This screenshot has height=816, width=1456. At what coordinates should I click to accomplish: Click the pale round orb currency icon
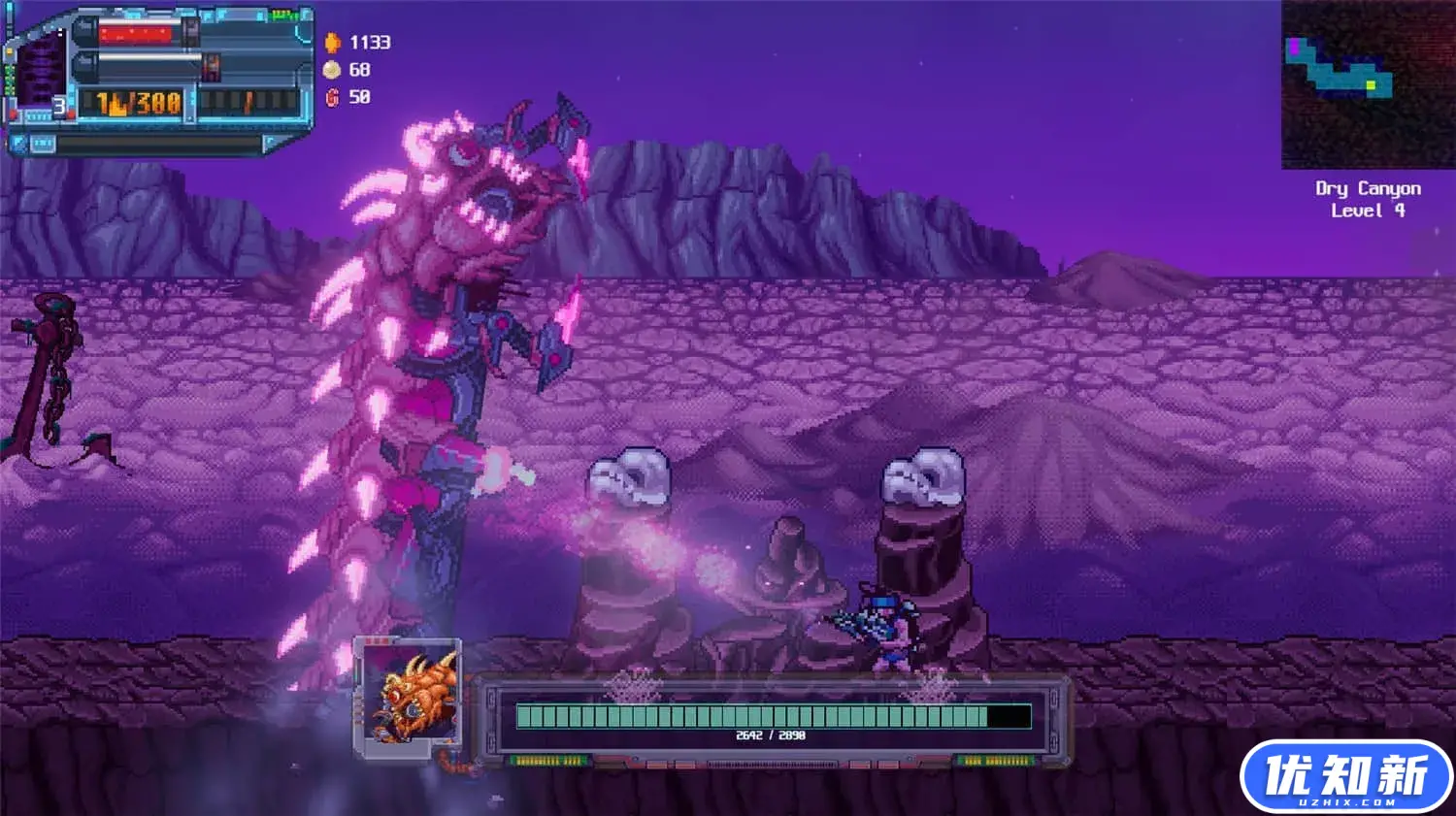332,70
